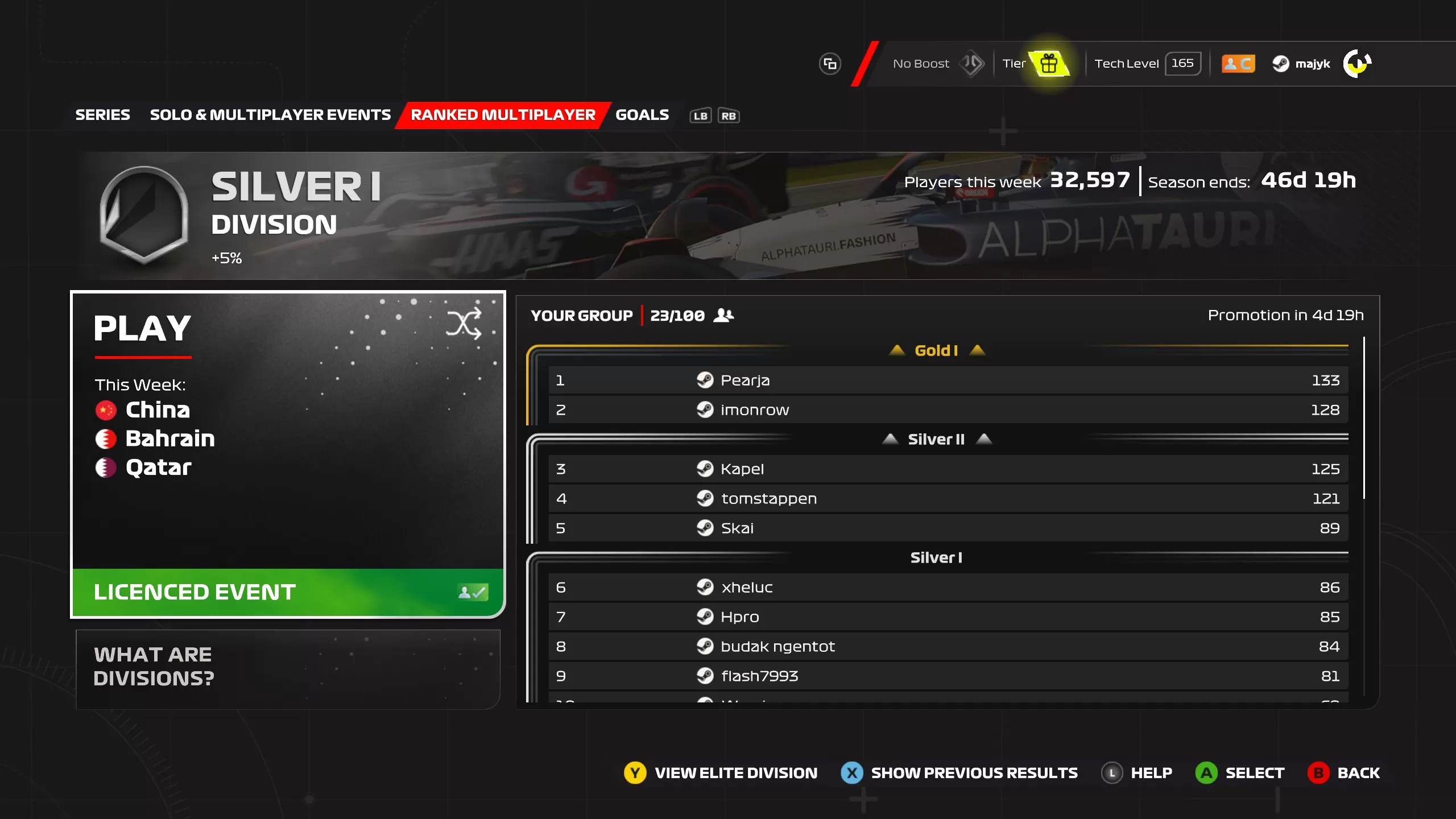Select the Ranked Multiplayer tab
This screenshot has height=819, width=1456.
pos(503,115)
